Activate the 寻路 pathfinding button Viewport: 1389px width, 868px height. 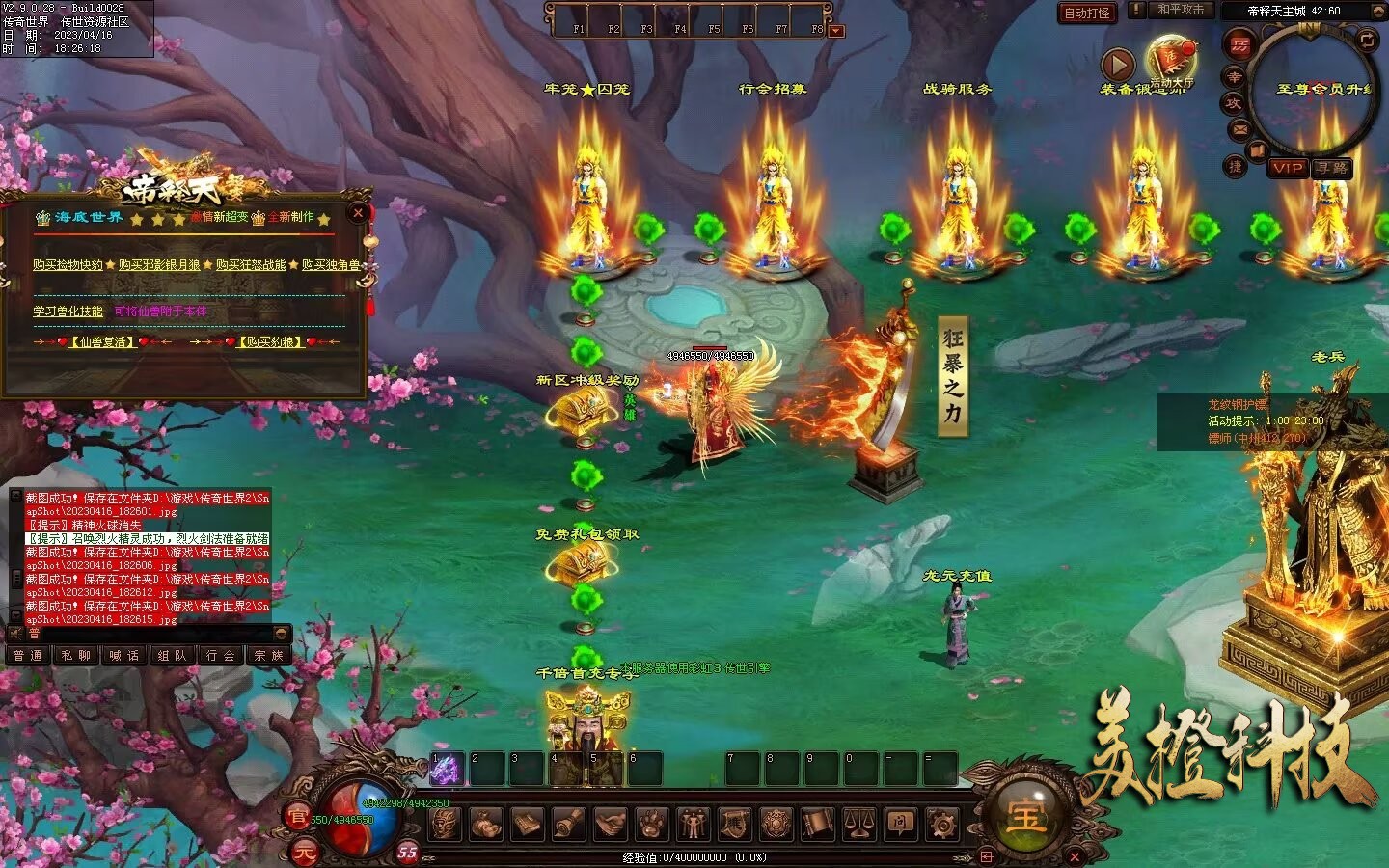click(x=1332, y=168)
